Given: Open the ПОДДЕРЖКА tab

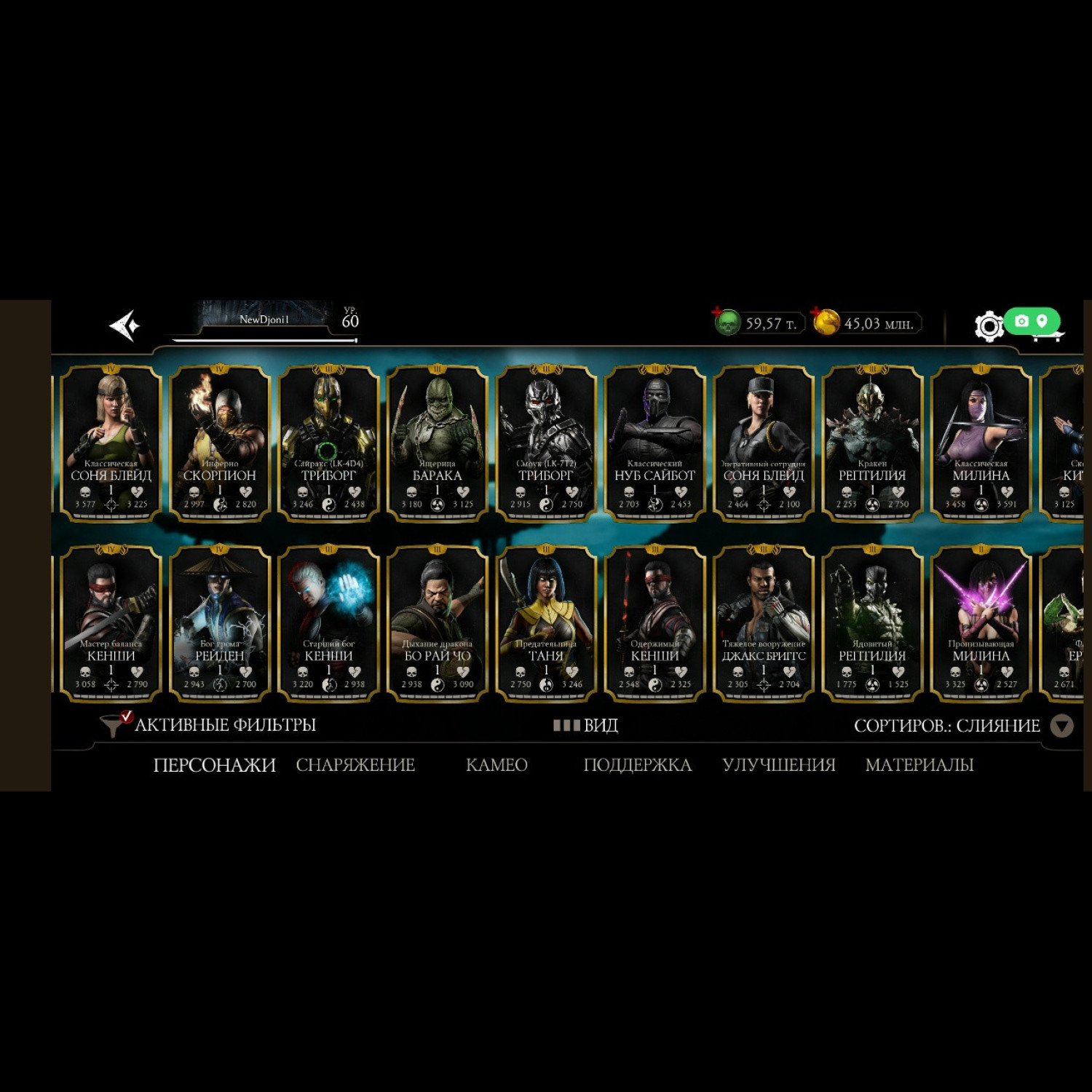Looking at the screenshot, I should click(x=637, y=765).
